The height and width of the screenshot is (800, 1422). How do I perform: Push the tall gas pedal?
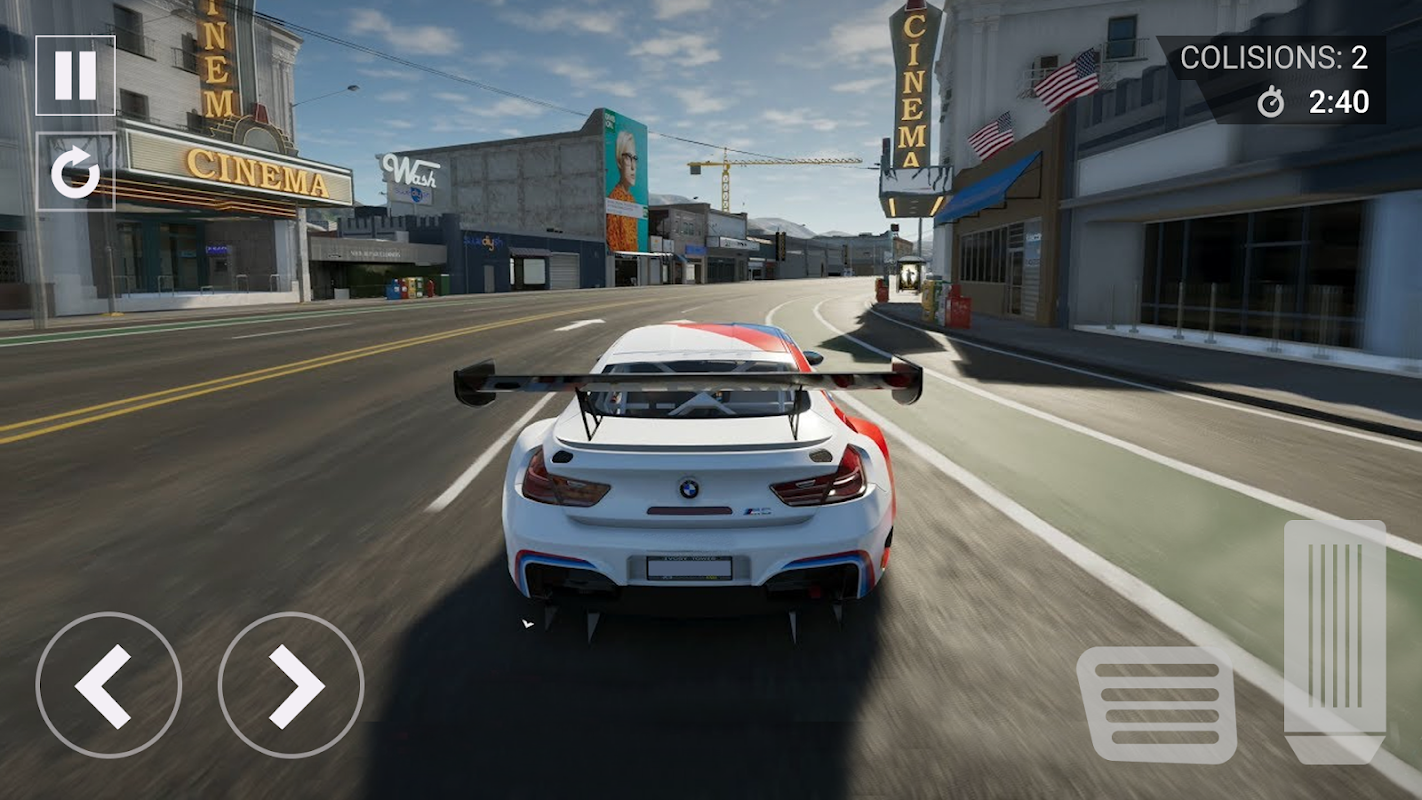click(x=1335, y=640)
